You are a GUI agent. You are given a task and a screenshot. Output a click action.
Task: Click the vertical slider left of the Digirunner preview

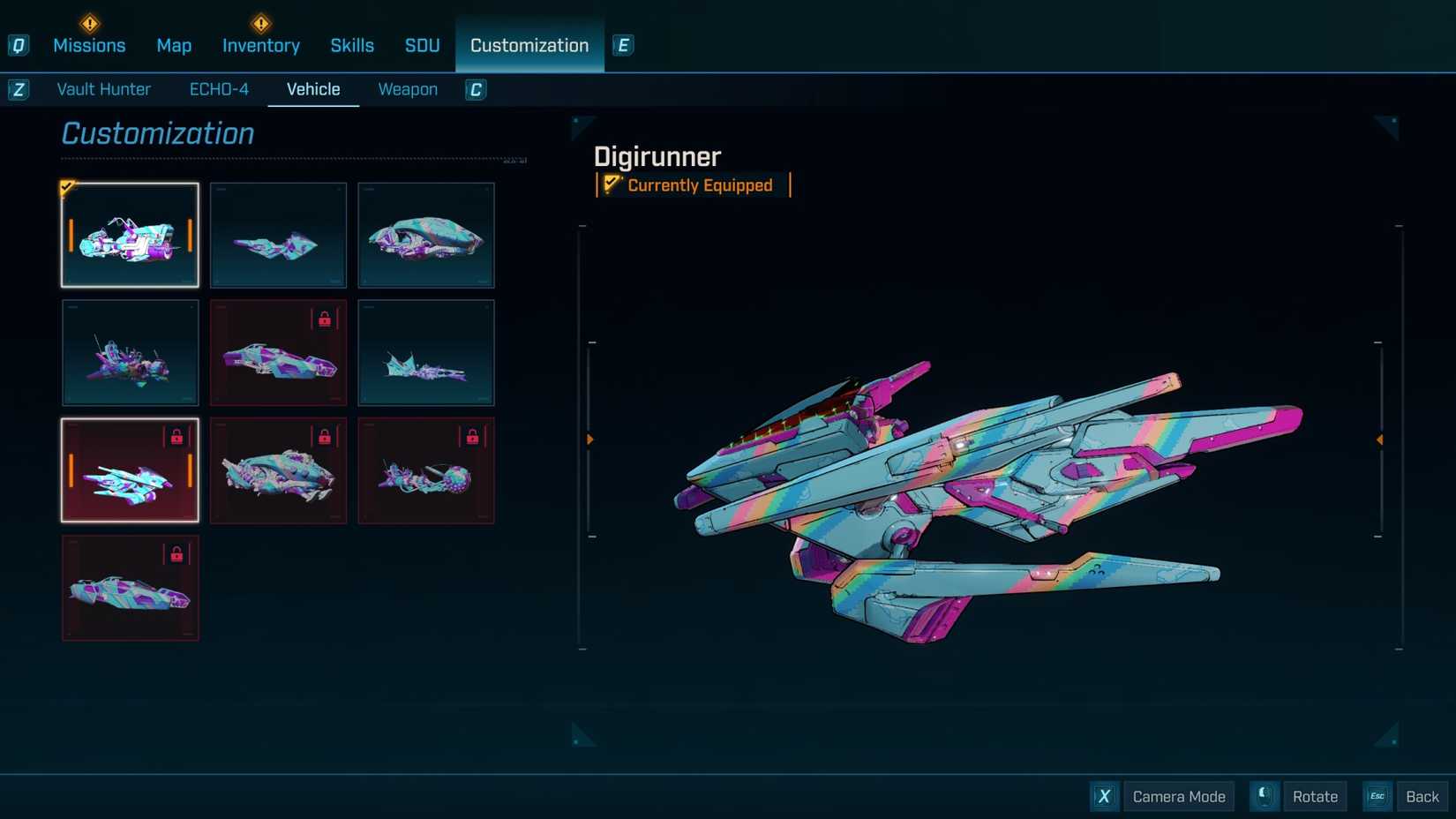point(582,438)
